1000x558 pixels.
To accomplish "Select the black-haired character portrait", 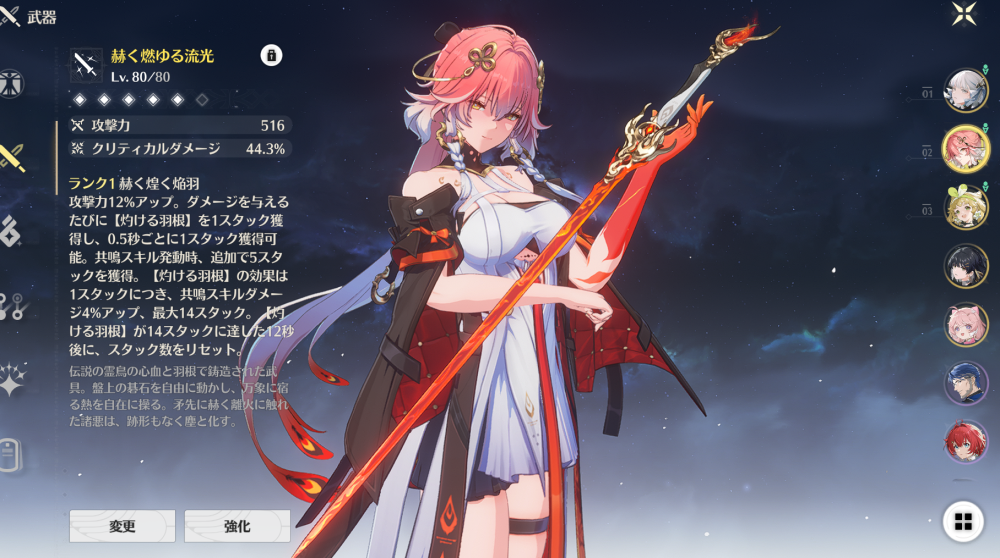I will pos(966,266).
